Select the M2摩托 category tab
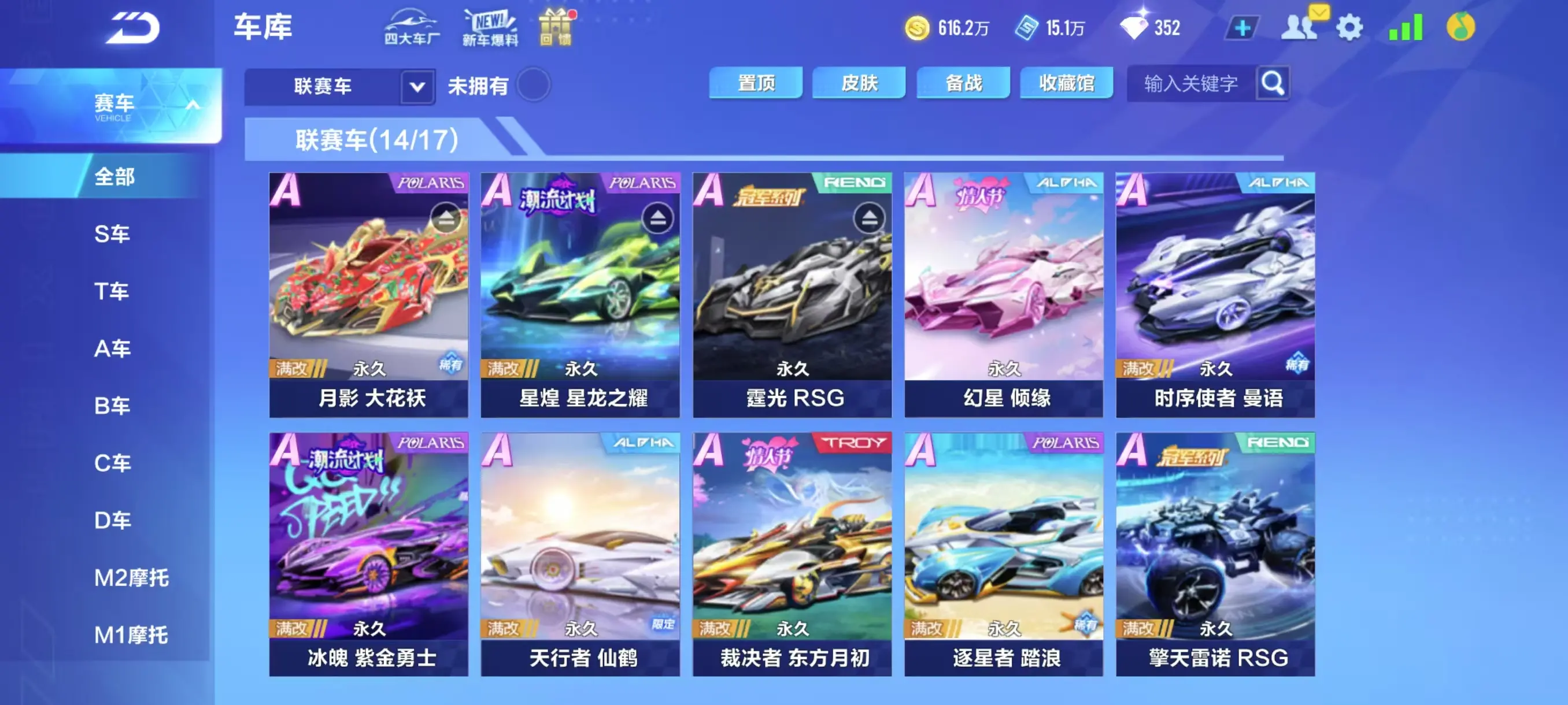Image resolution: width=1568 pixels, height=705 pixels. 131,577
